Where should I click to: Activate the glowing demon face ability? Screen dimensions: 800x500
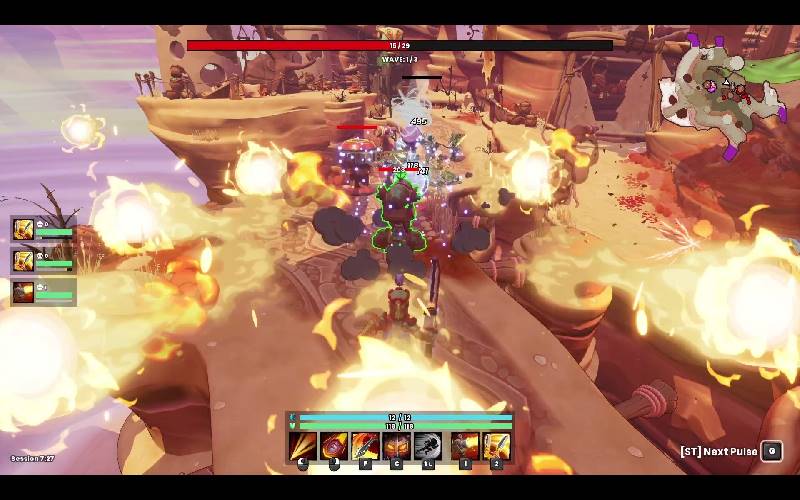397,446
